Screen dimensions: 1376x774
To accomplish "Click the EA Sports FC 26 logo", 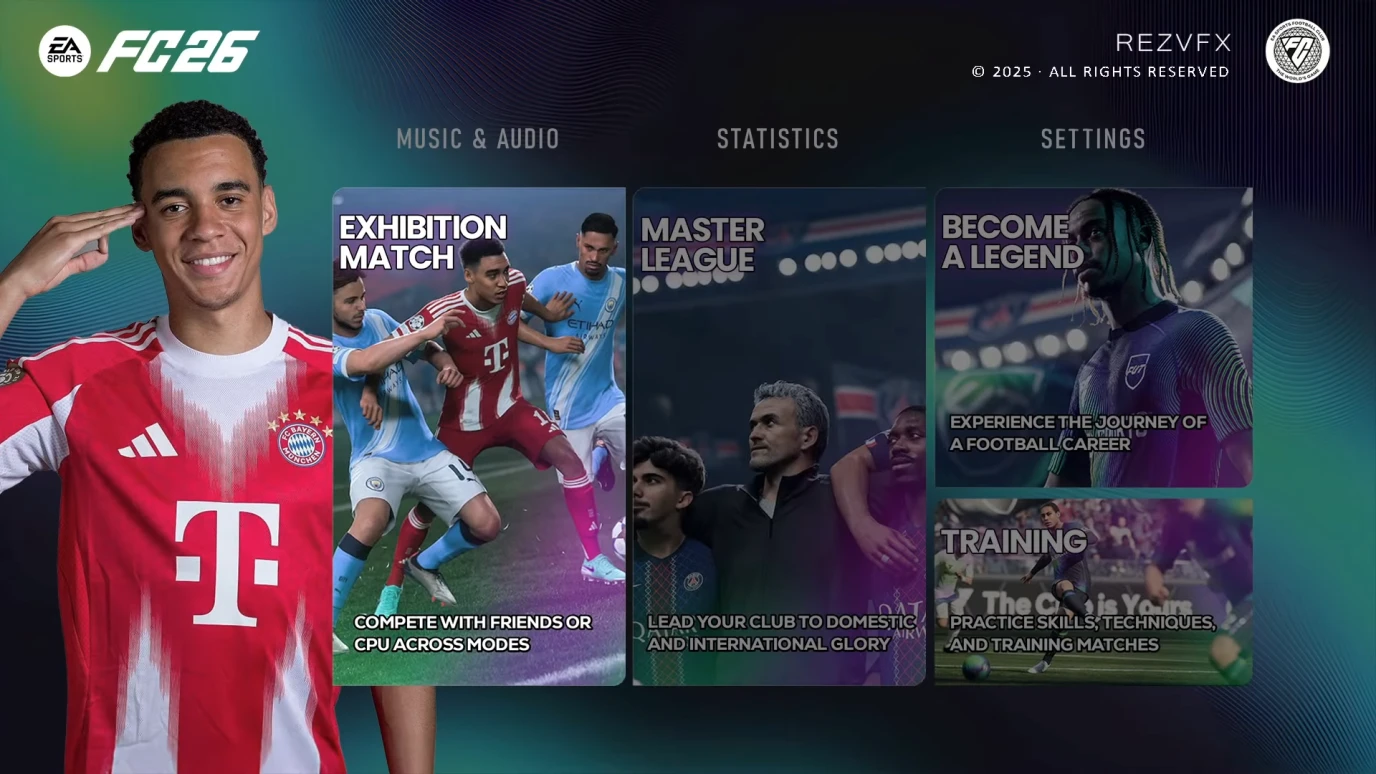I will [150, 51].
